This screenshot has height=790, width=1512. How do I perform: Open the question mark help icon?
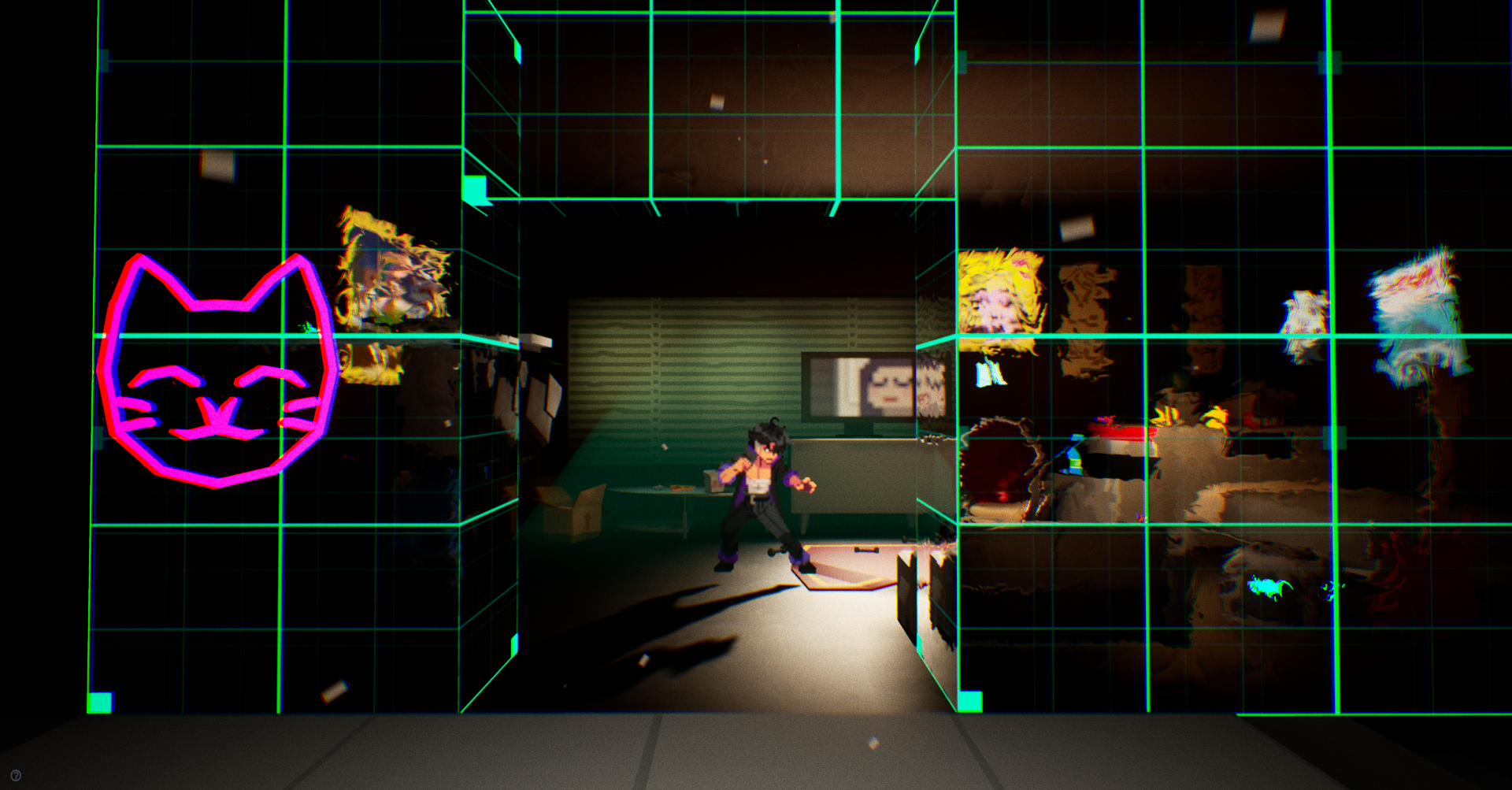coord(16,776)
